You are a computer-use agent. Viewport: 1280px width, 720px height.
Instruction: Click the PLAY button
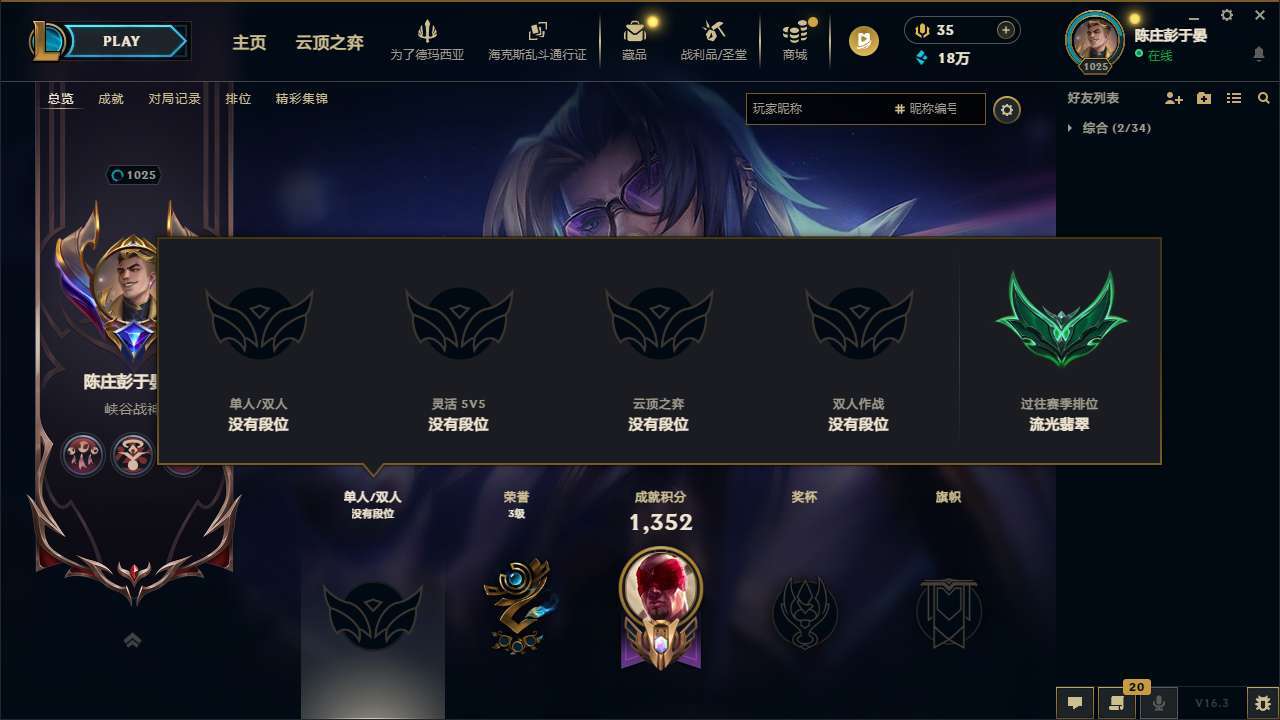[122, 41]
